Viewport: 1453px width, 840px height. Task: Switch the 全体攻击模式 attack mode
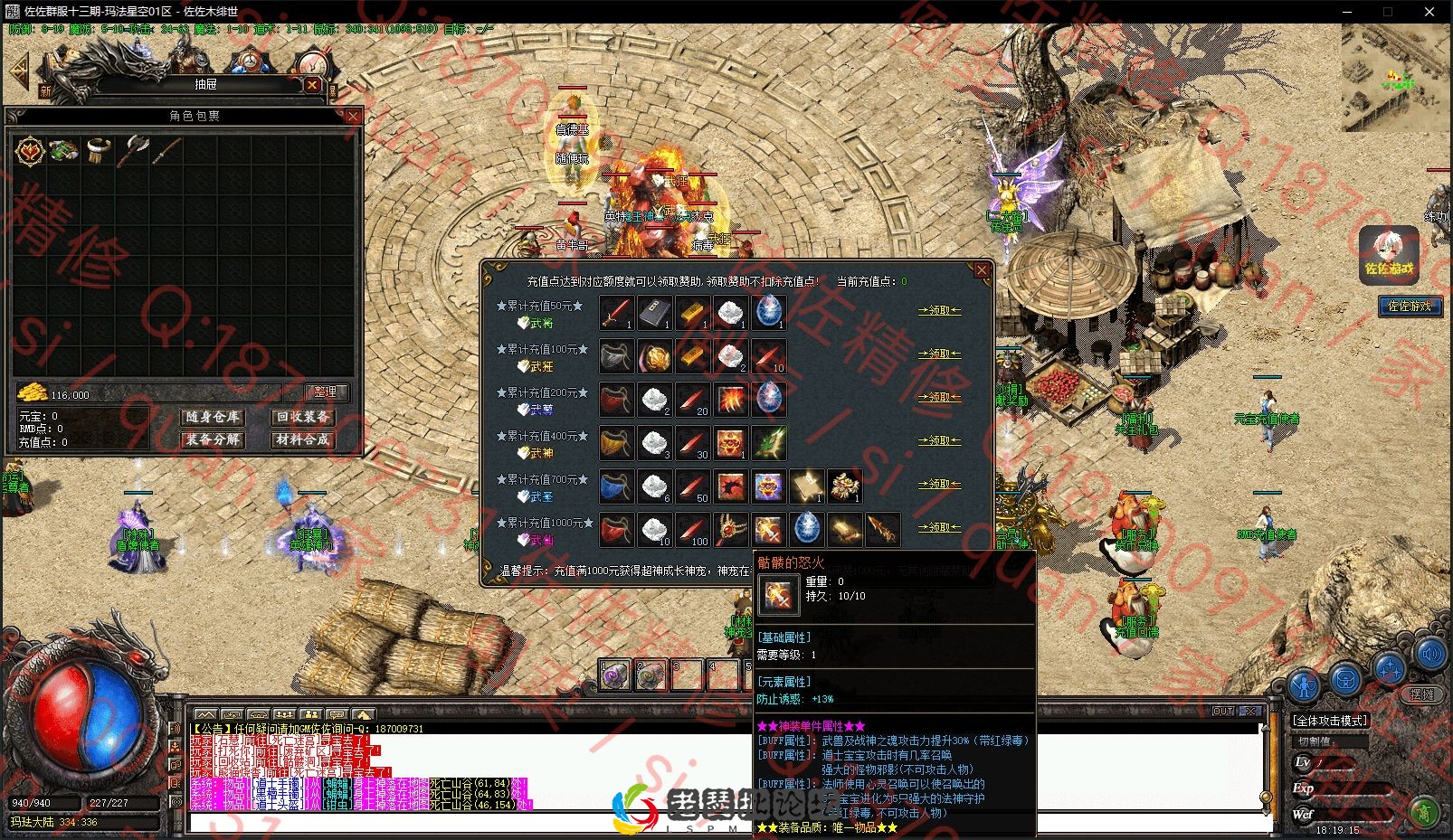coord(1330,721)
